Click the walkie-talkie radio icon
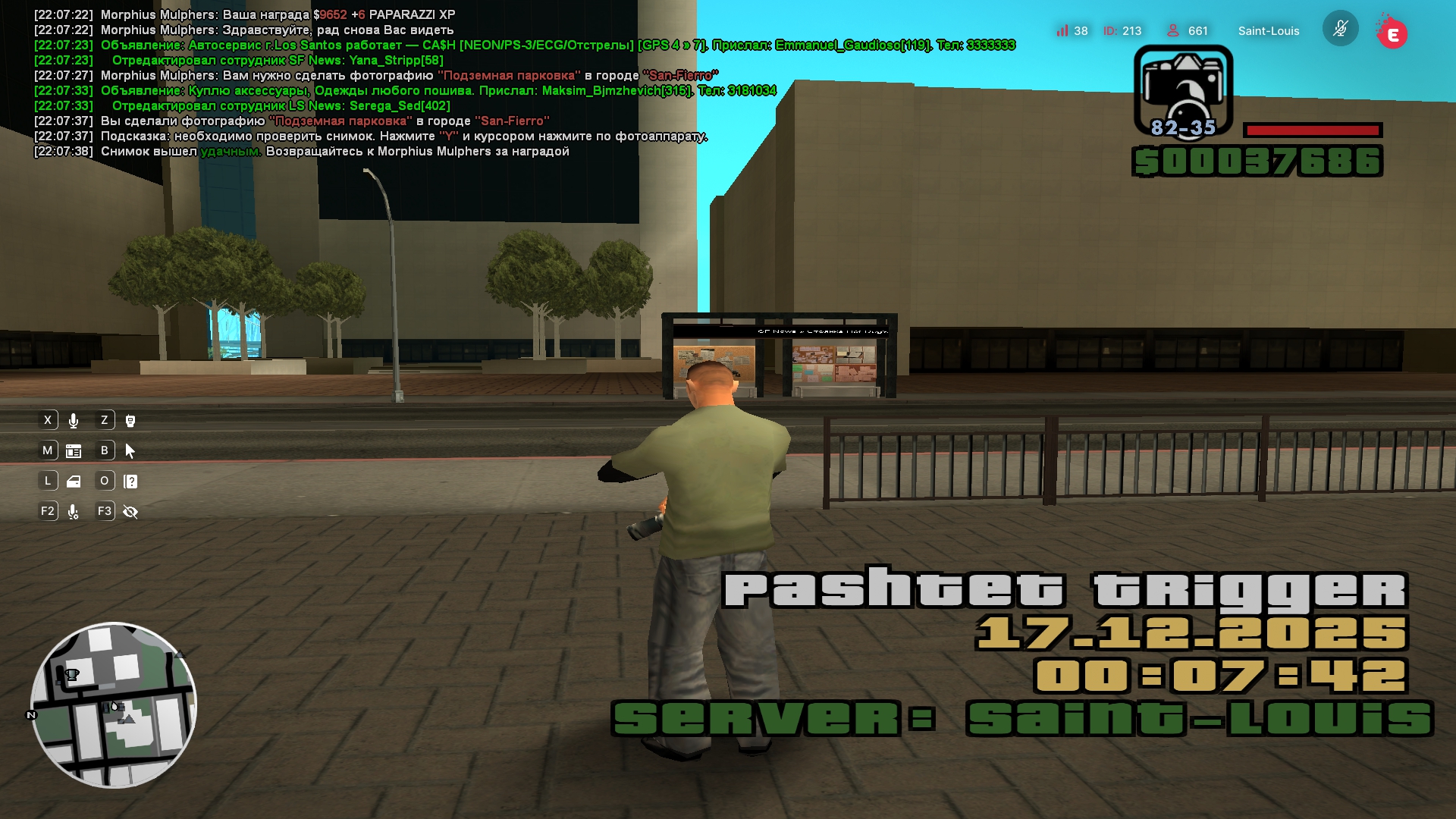 (130, 421)
